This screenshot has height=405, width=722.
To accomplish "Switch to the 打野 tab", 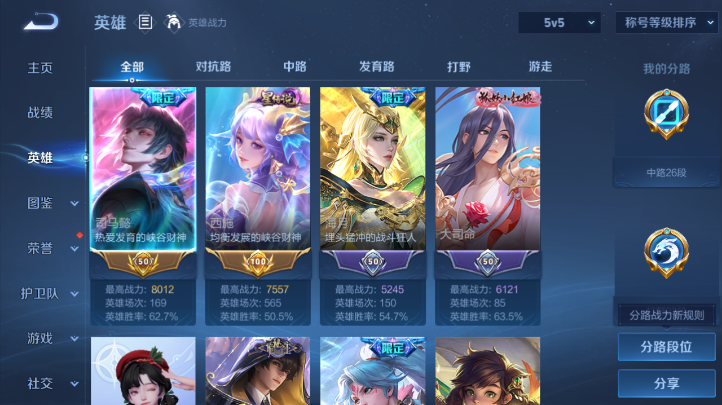I will (459, 67).
